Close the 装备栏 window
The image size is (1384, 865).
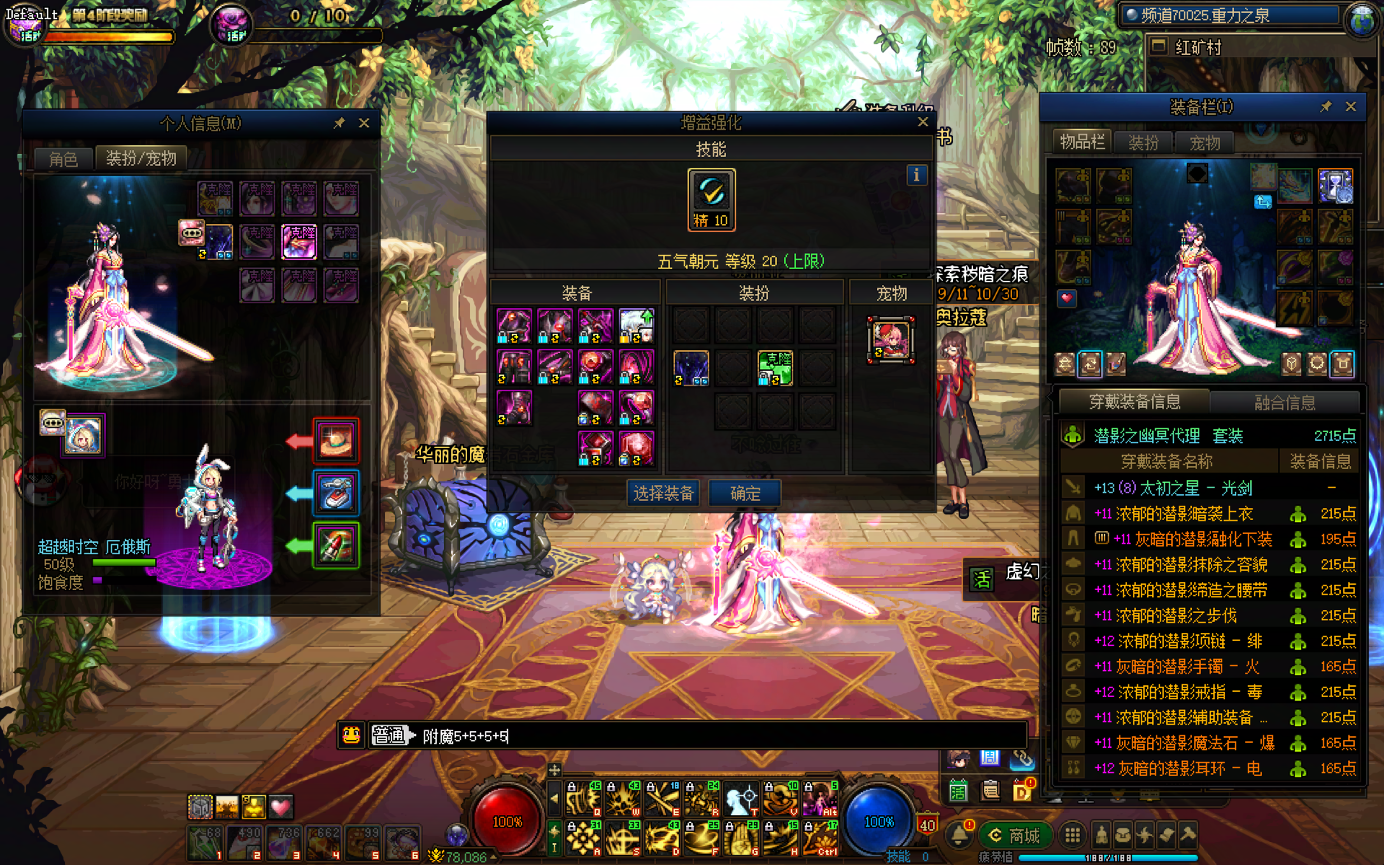tap(1351, 107)
